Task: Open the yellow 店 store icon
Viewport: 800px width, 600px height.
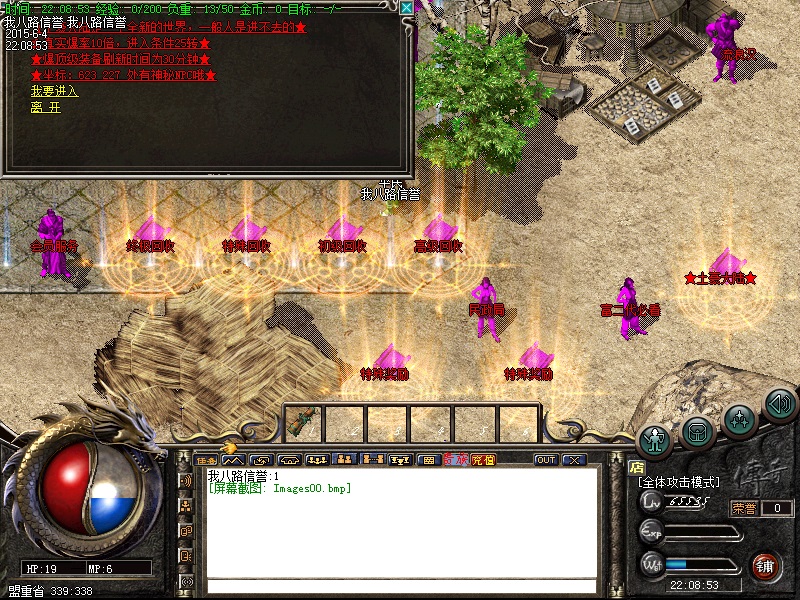Action: [x=636, y=467]
